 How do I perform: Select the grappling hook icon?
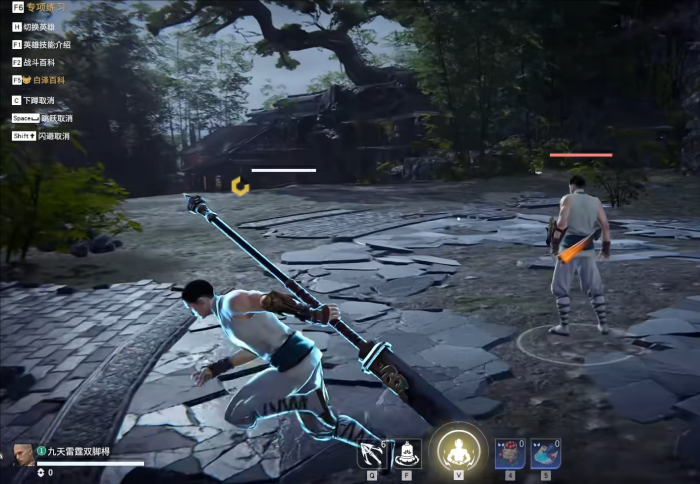coord(372,453)
